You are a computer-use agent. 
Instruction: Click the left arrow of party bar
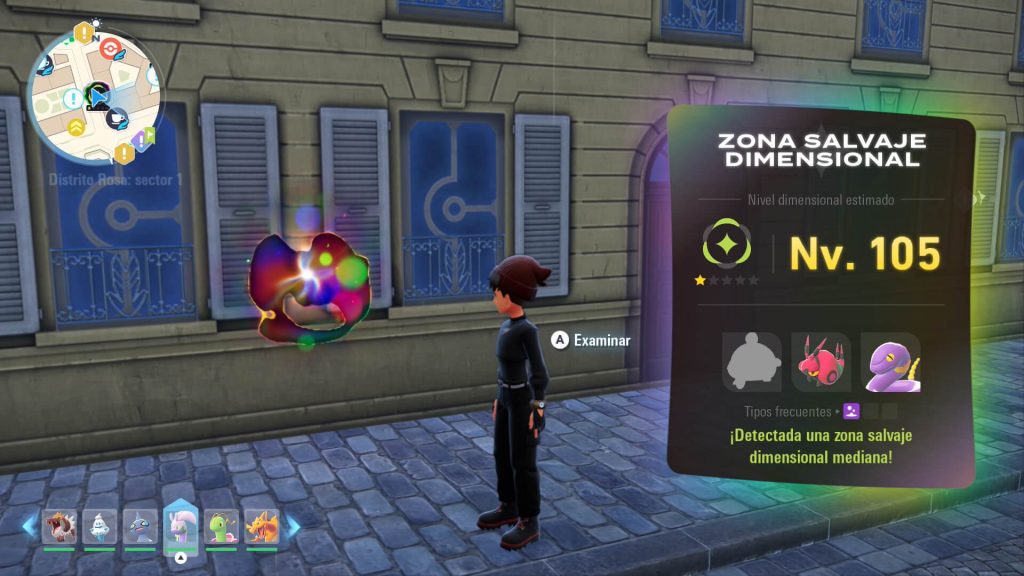(29, 526)
